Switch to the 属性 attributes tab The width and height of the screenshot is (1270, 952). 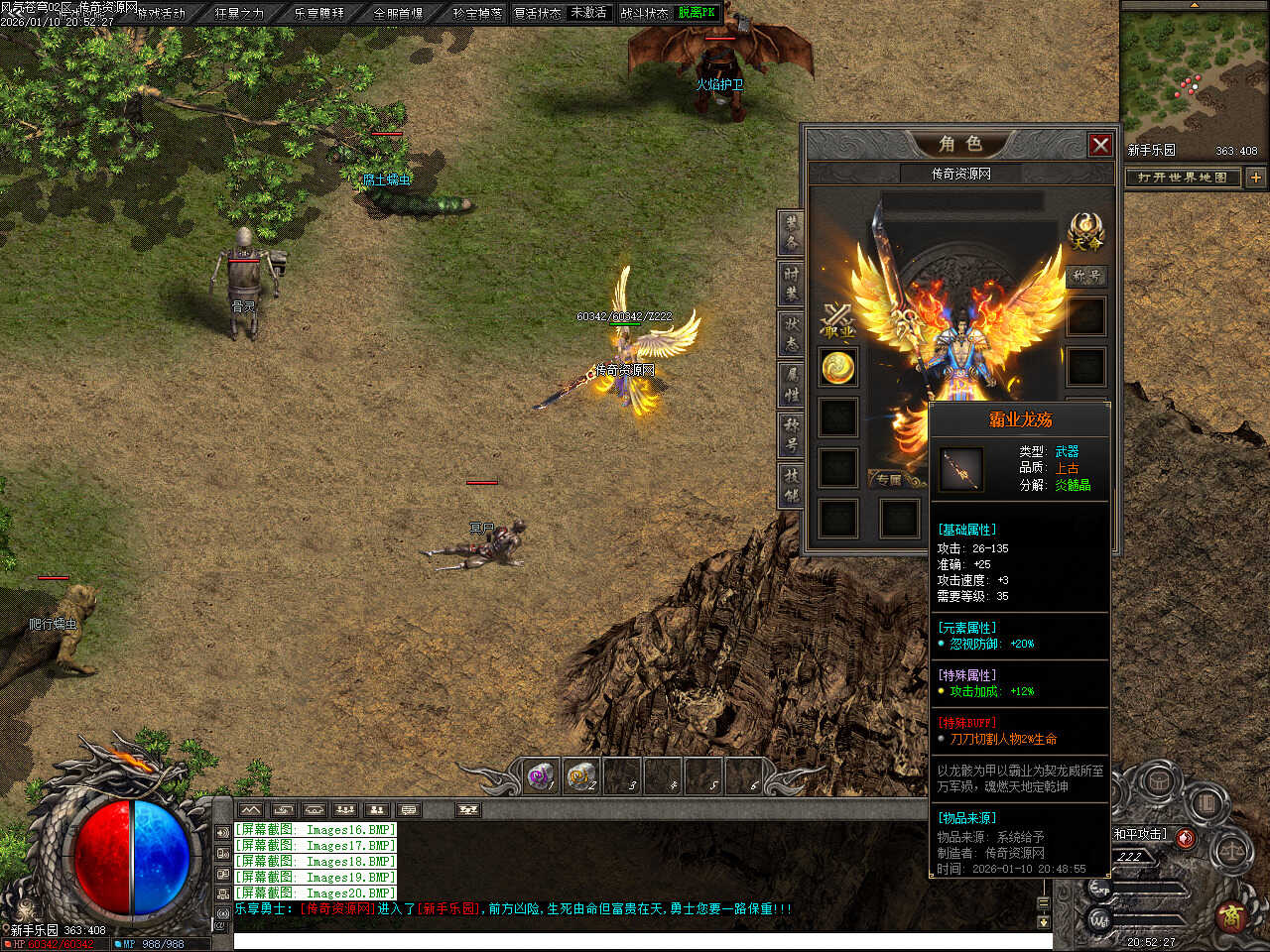click(791, 385)
